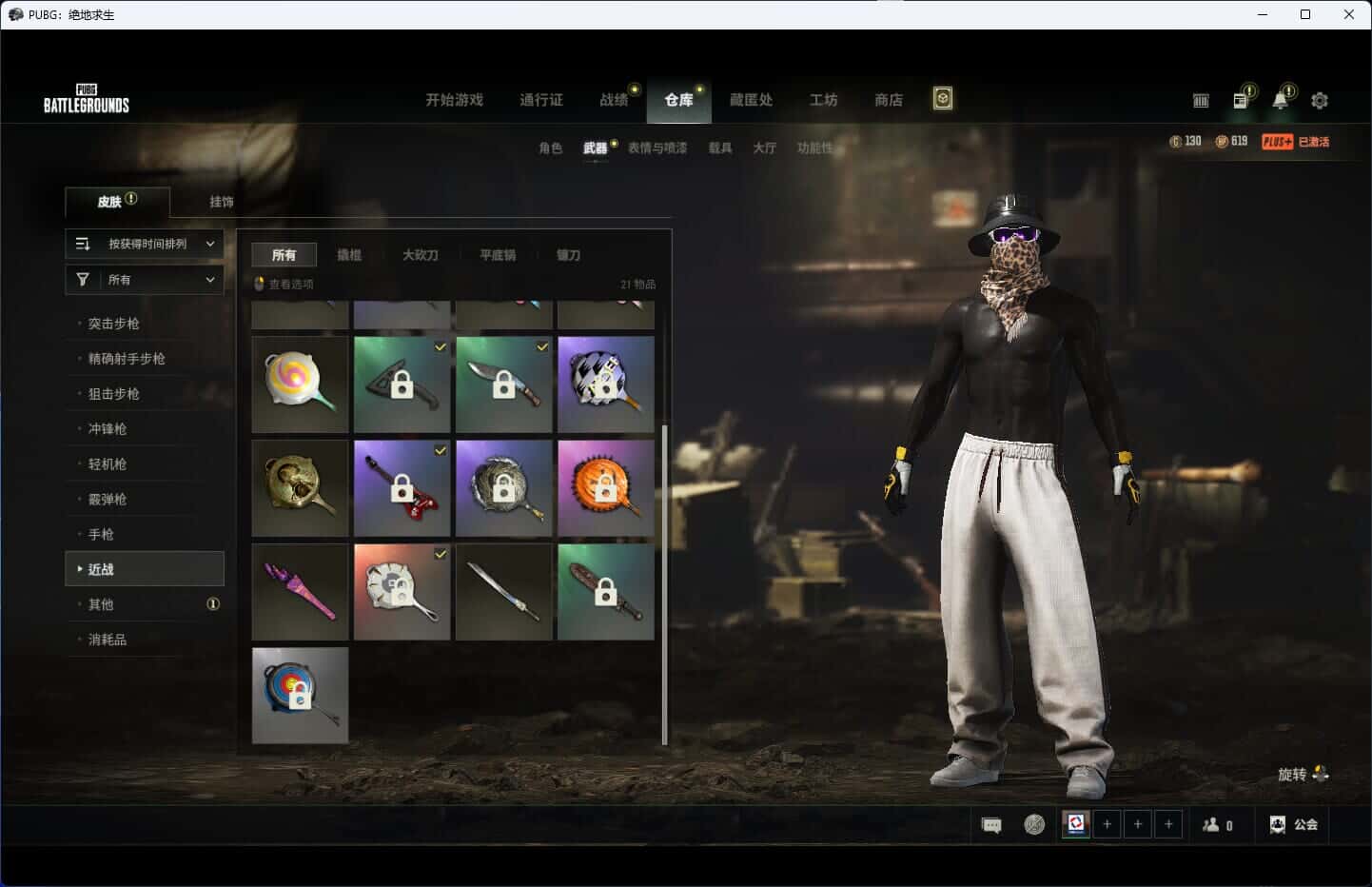Go to the 通行证 pass page

point(540,100)
